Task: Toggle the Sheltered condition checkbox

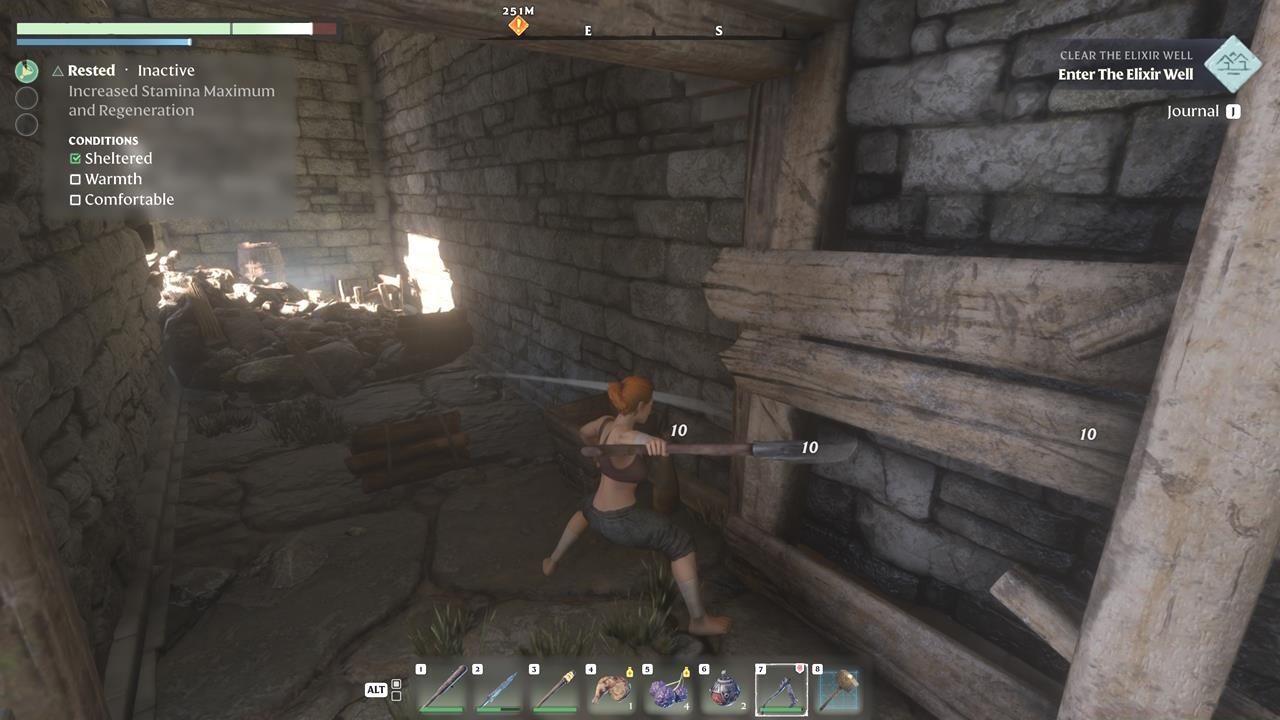Action: coord(75,158)
